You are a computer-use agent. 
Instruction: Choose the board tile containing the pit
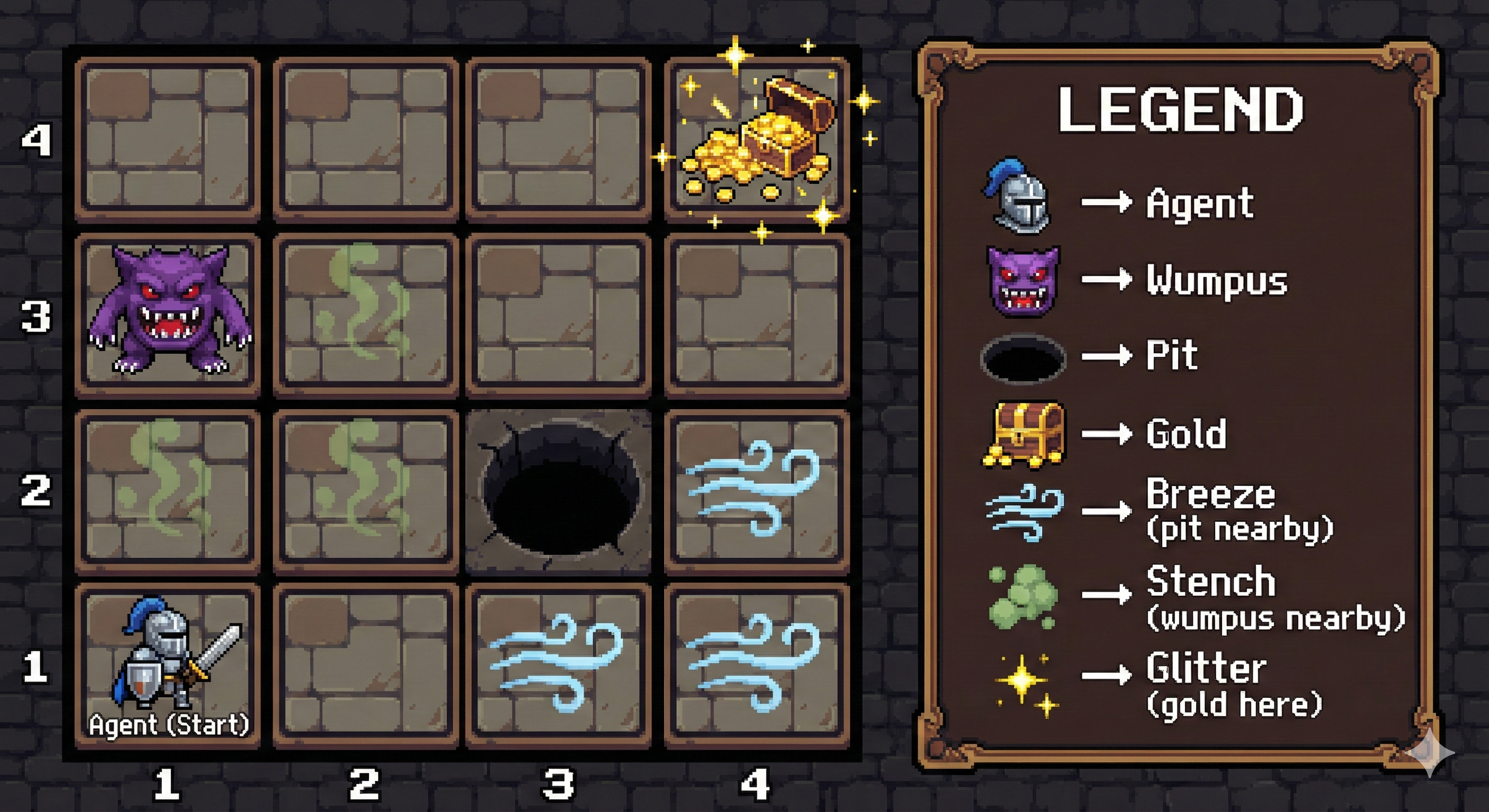(558, 492)
